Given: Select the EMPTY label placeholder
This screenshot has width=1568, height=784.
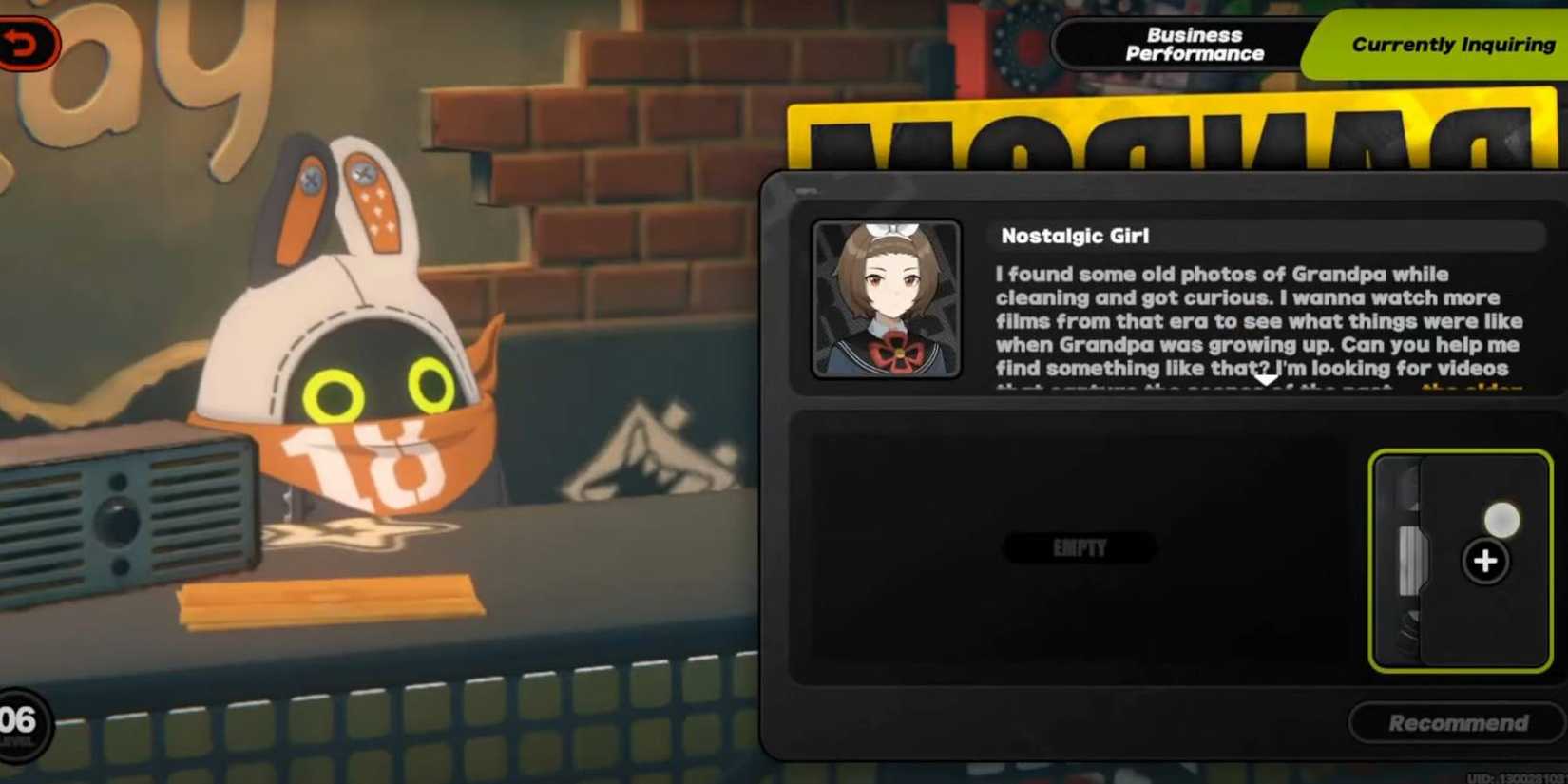Looking at the screenshot, I should click(x=1079, y=548).
